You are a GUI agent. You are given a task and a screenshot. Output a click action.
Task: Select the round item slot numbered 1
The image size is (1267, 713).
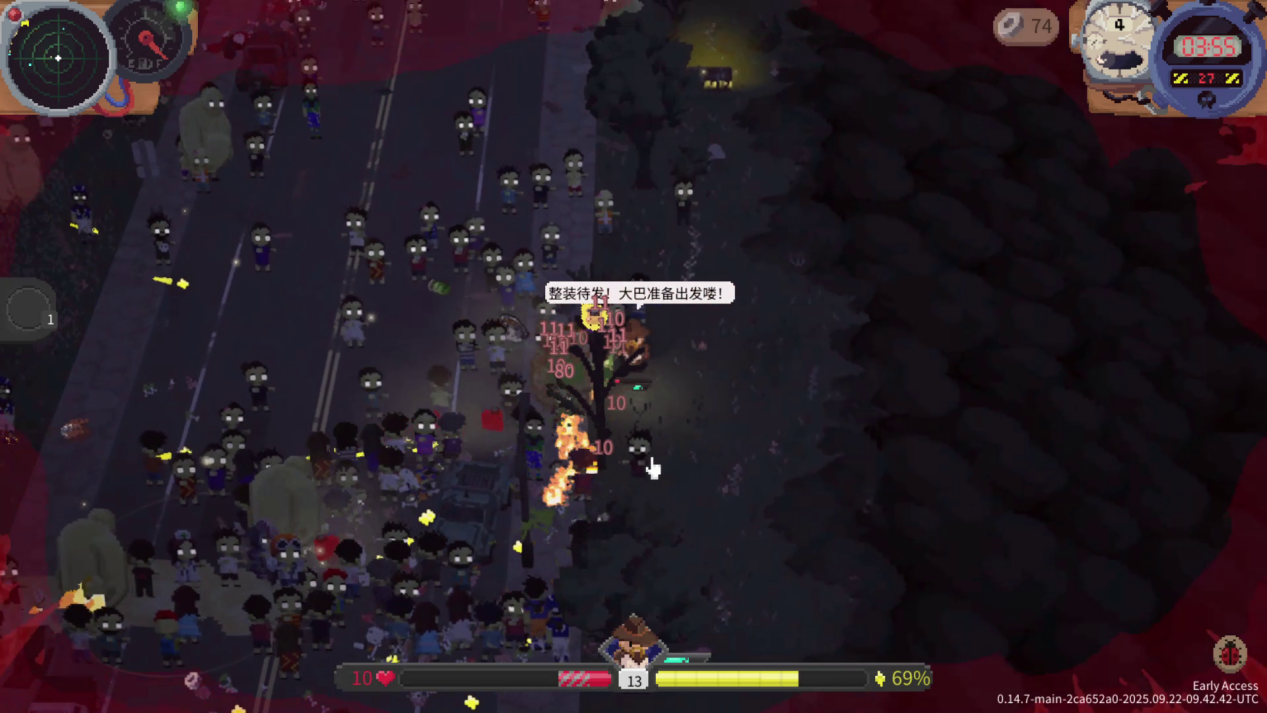coord(28,310)
